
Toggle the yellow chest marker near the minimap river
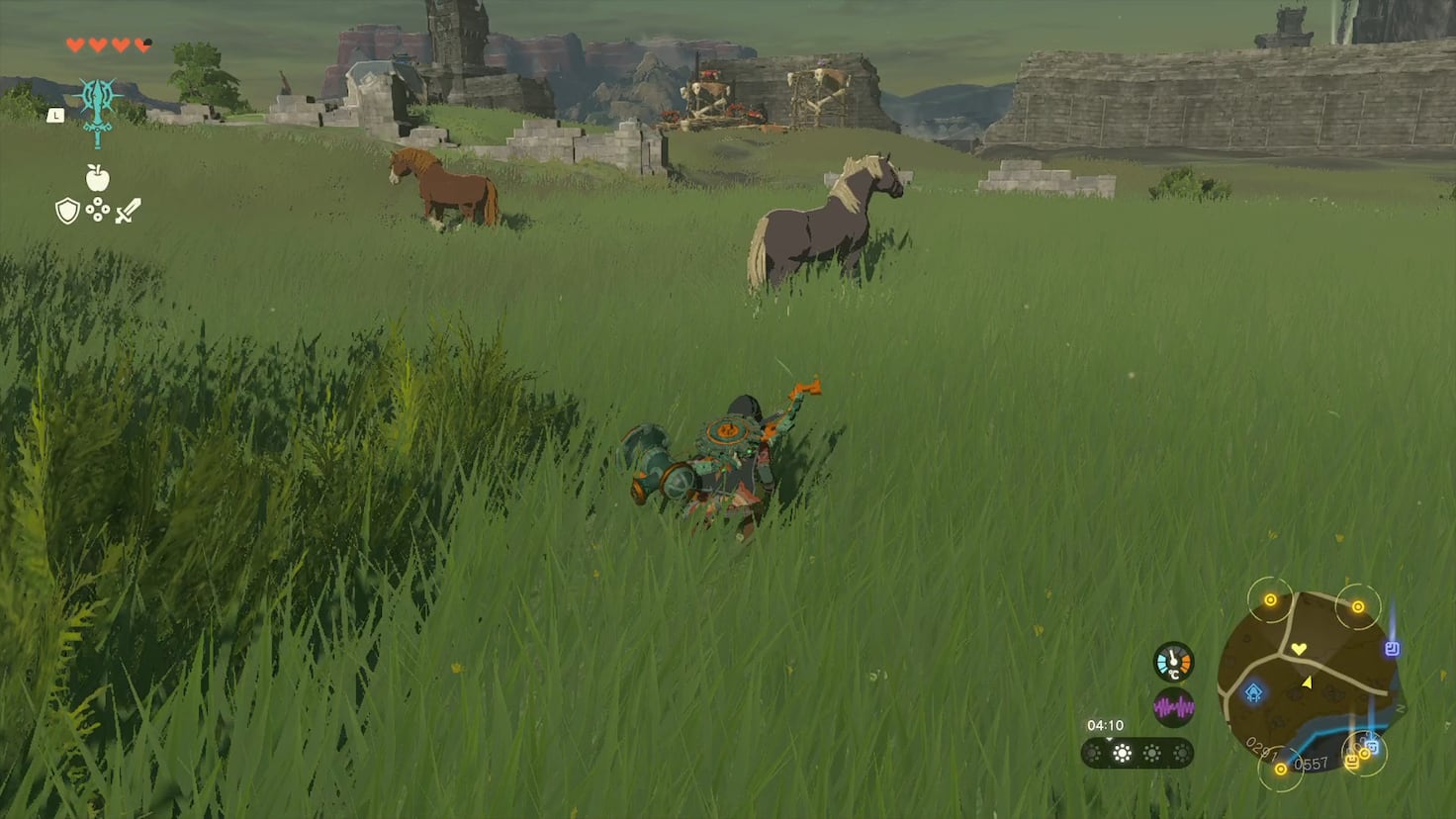pos(1352,762)
